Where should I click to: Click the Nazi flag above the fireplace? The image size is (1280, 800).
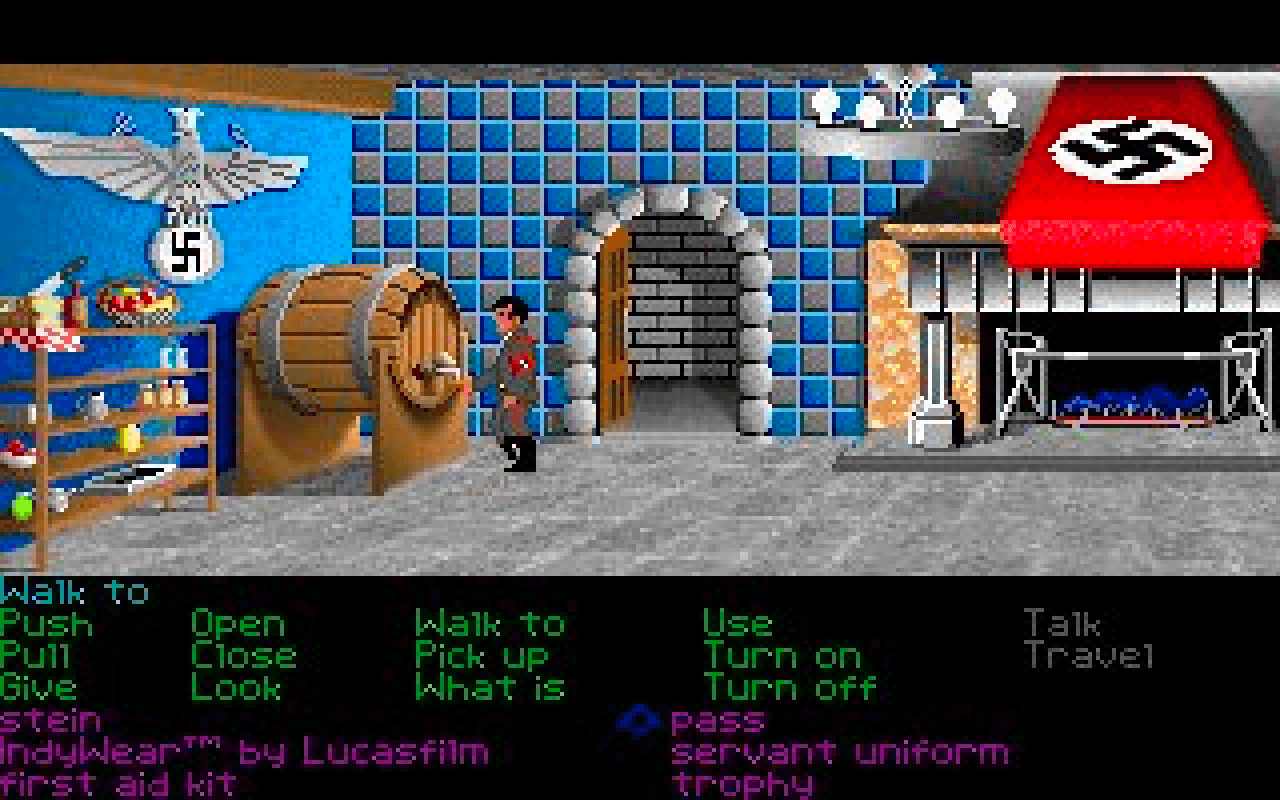(1130, 150)
